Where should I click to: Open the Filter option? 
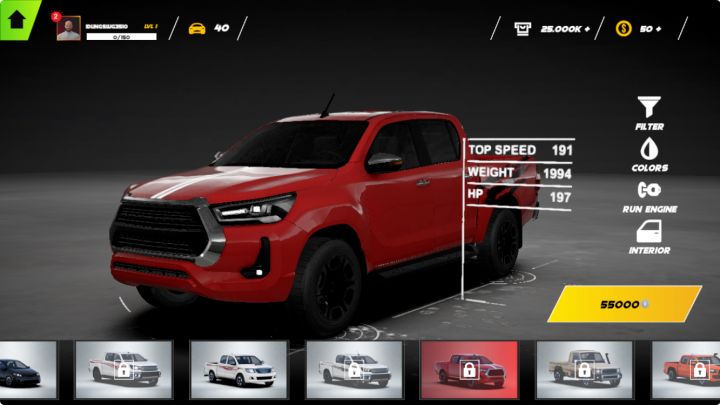point(649,112)
